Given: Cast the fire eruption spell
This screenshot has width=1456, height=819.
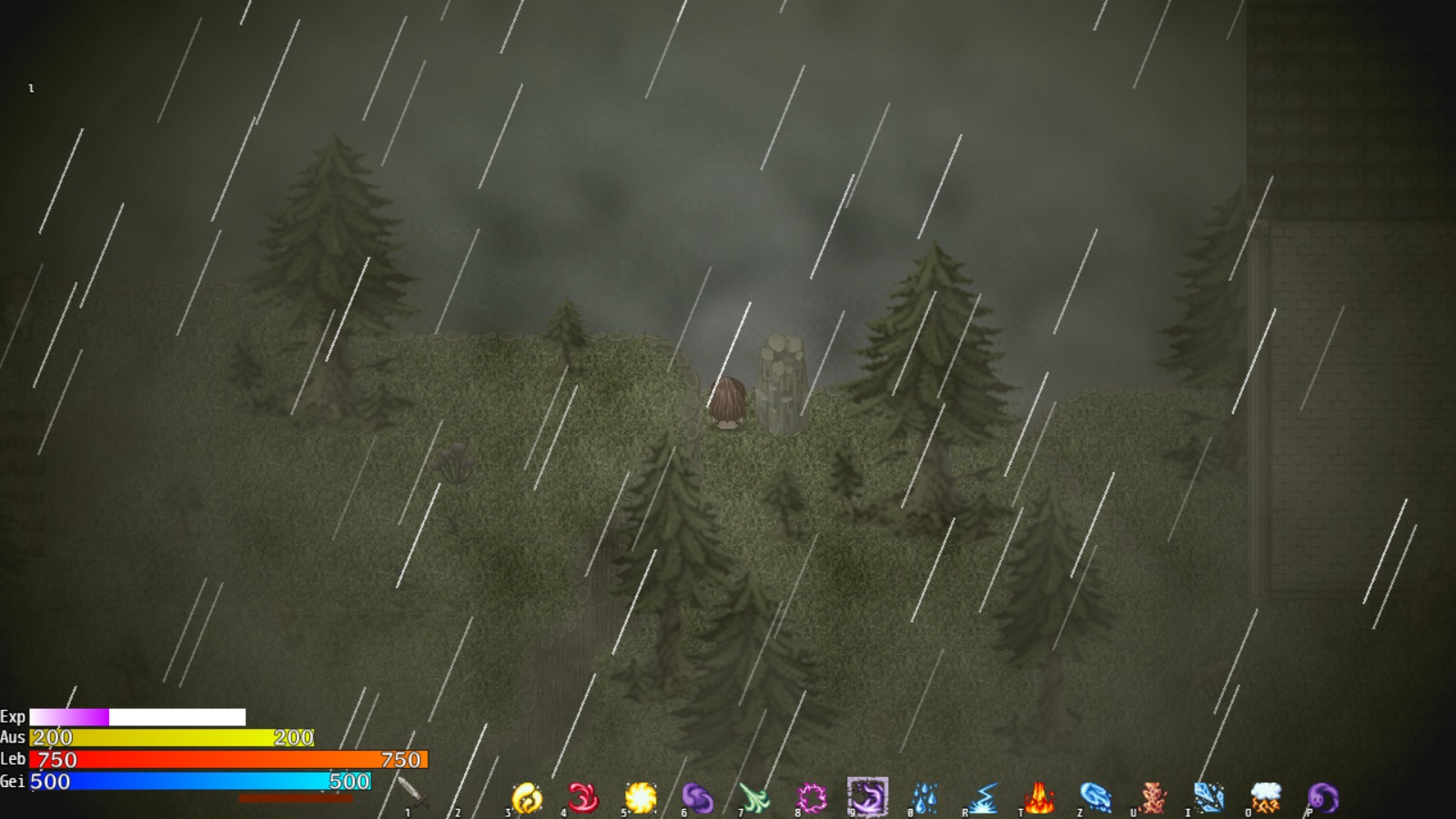Looking at the screenshot, I should (x=1038, y=798).
